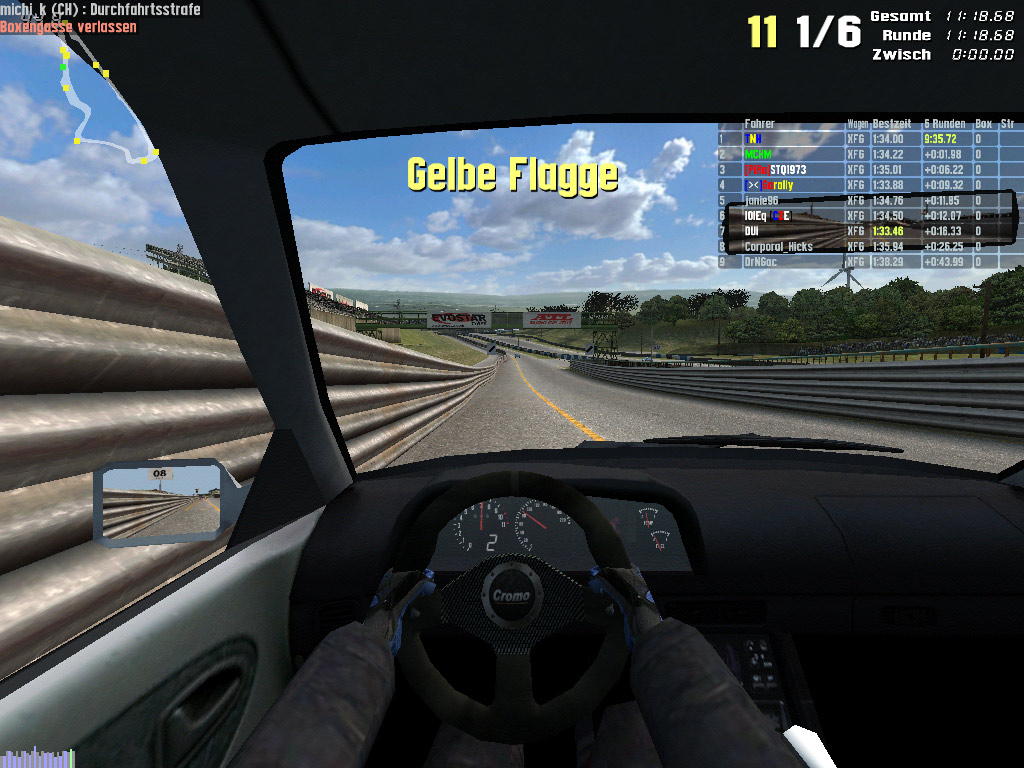Click driver [PiRa]STQ1973 in the standings

pos(776,170)
